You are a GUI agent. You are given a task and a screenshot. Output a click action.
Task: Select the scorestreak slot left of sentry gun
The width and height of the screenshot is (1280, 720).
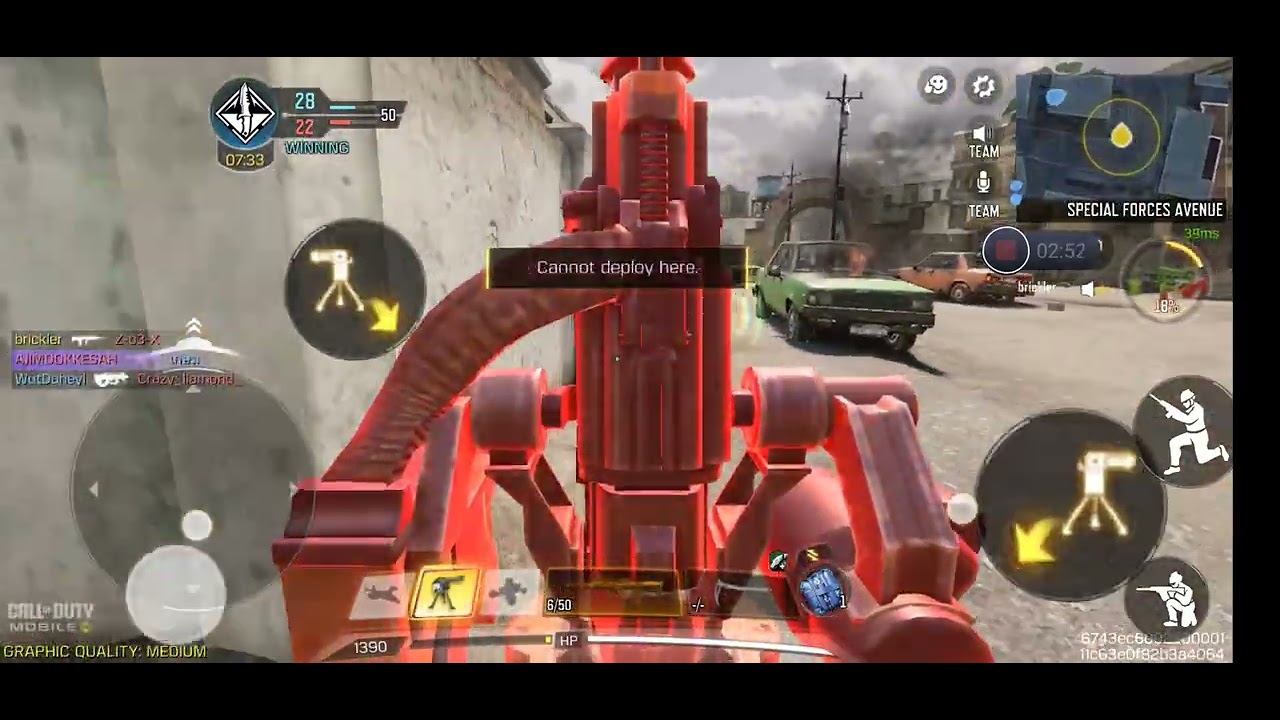[381, 594]
